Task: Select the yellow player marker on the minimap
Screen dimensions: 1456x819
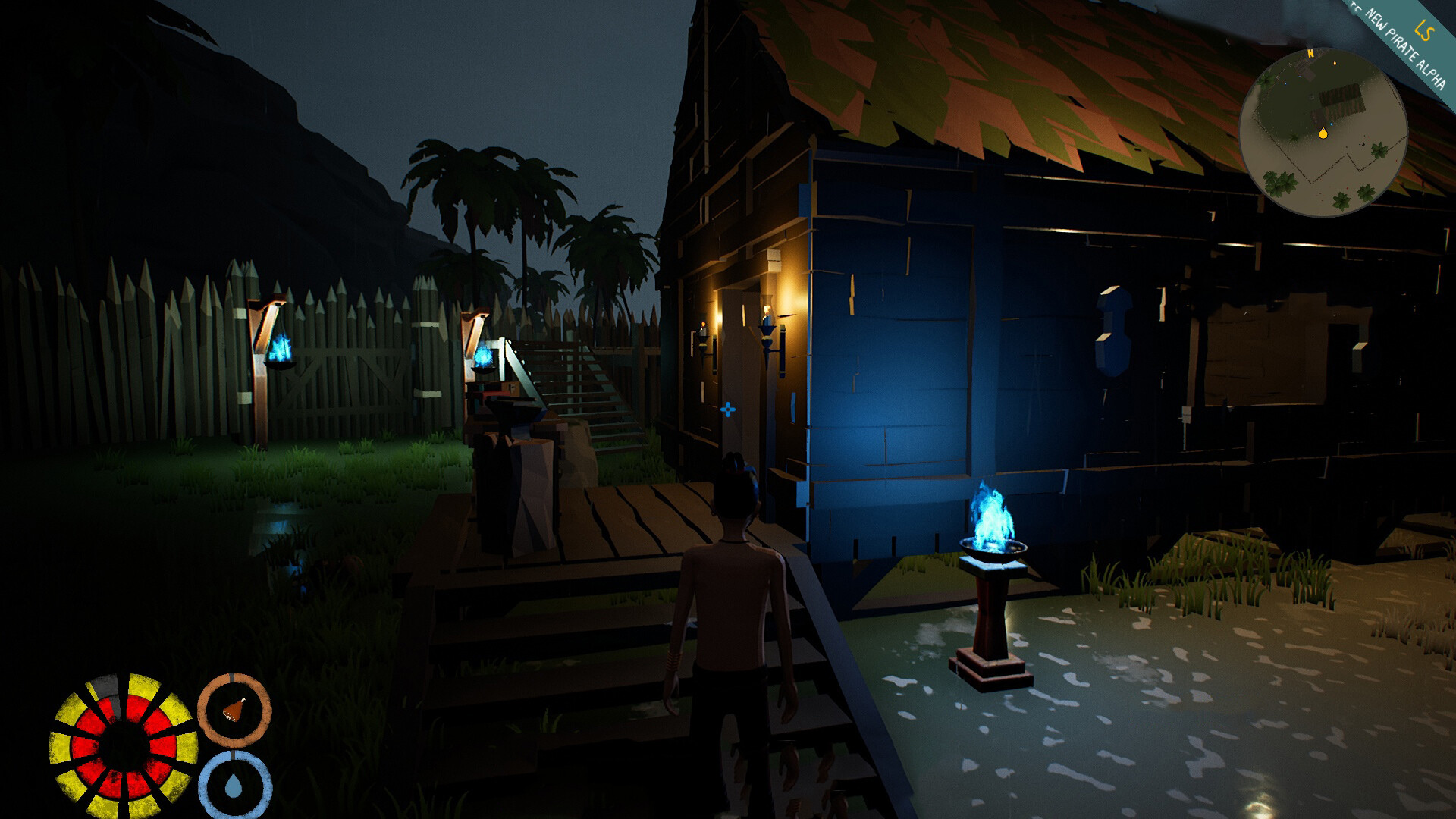Action: 1323,135
